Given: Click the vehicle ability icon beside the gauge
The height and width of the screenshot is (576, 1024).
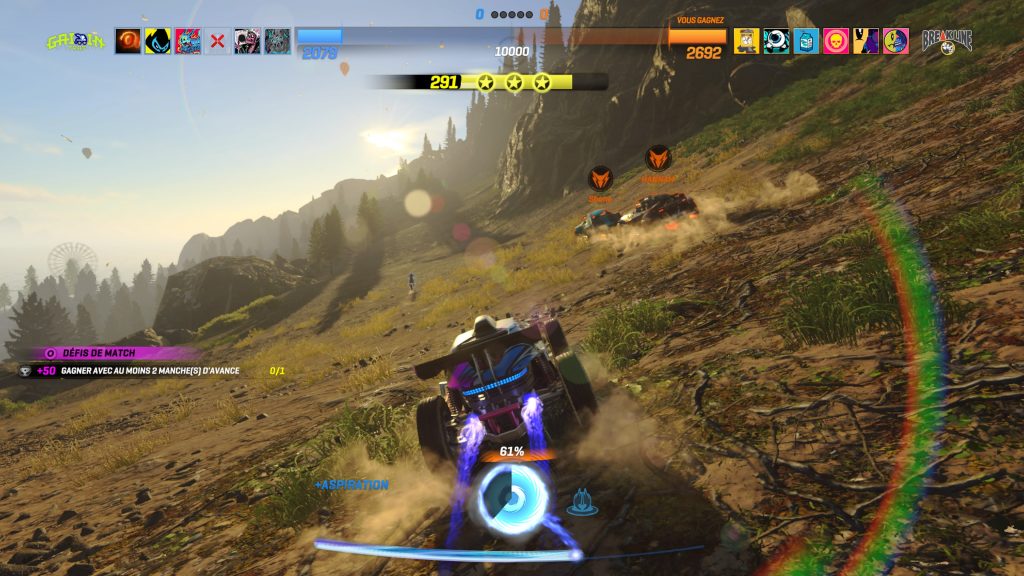Looking at the screenshot, I should point(582,502).
